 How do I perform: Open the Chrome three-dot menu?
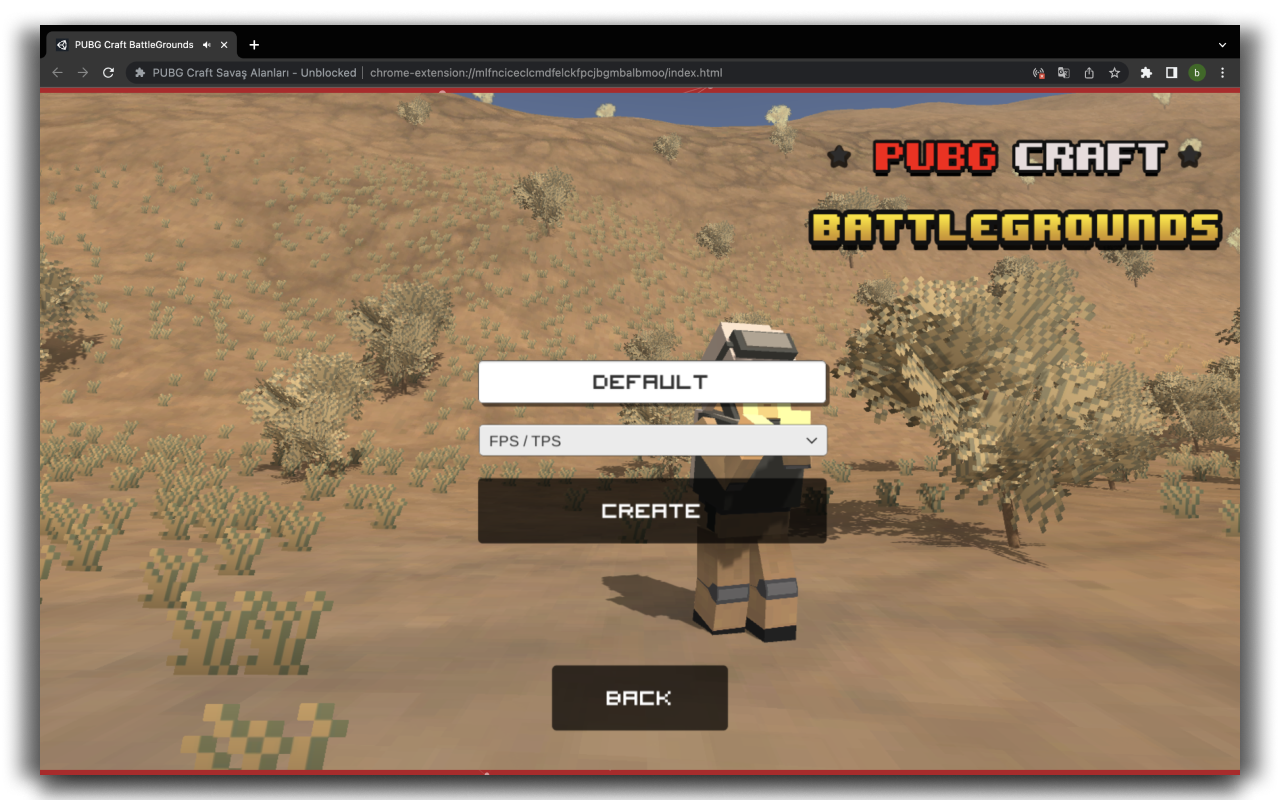tap(1222, 72)
